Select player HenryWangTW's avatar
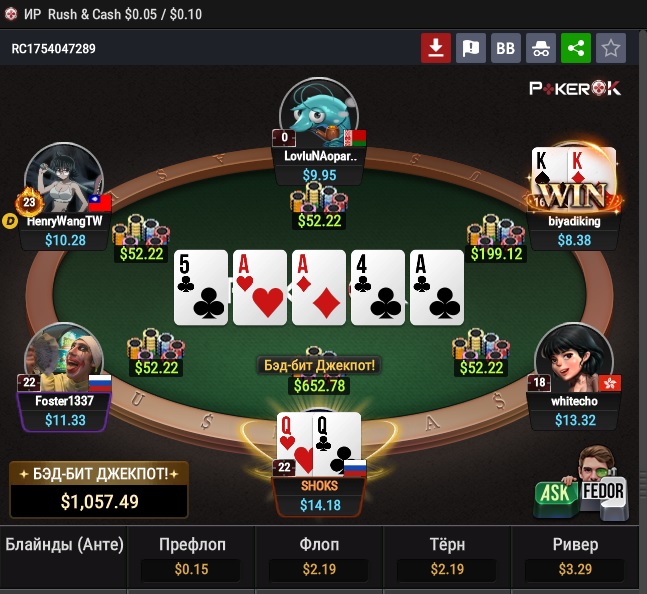This screenshot has height=594, width=647. pos(64,178)
